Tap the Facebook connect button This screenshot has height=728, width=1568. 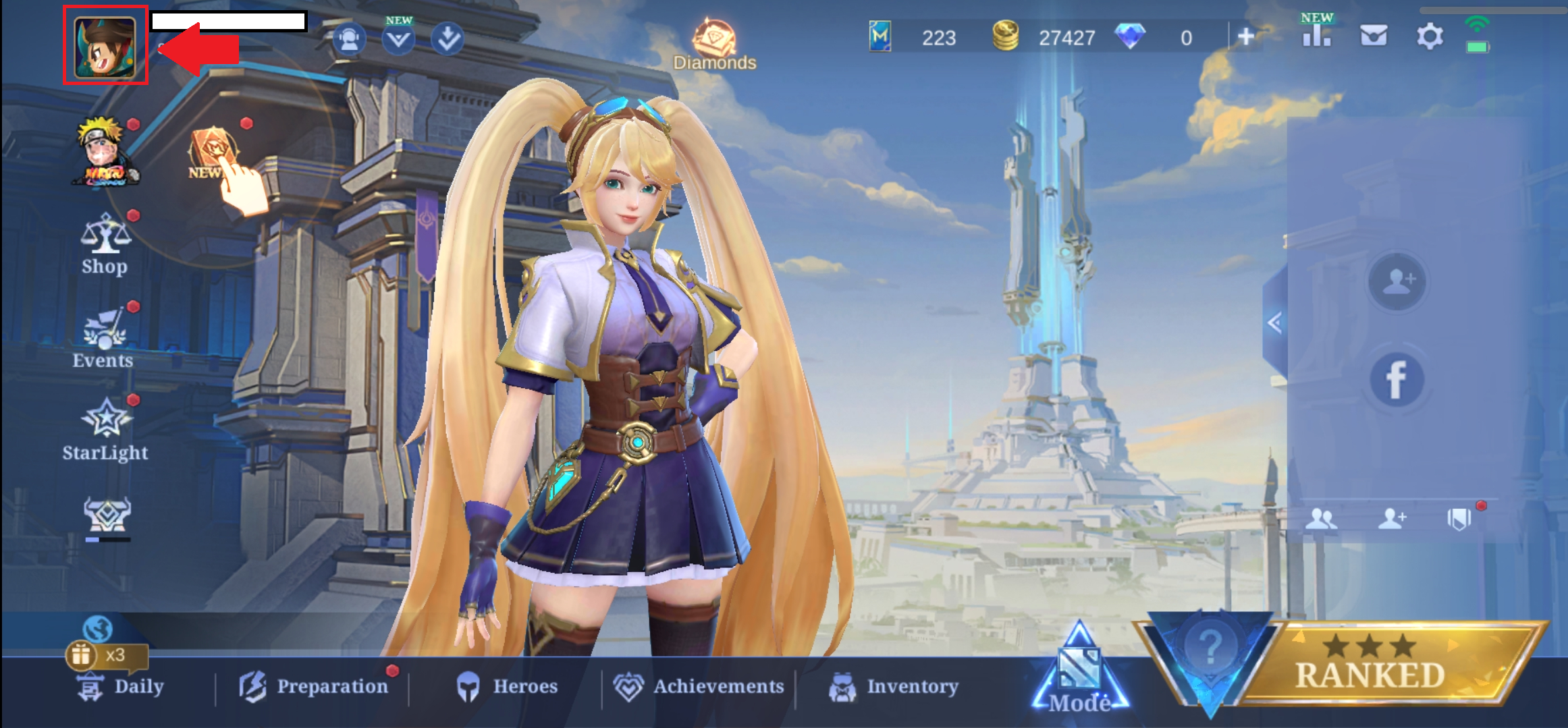(x=1397, y=379)
